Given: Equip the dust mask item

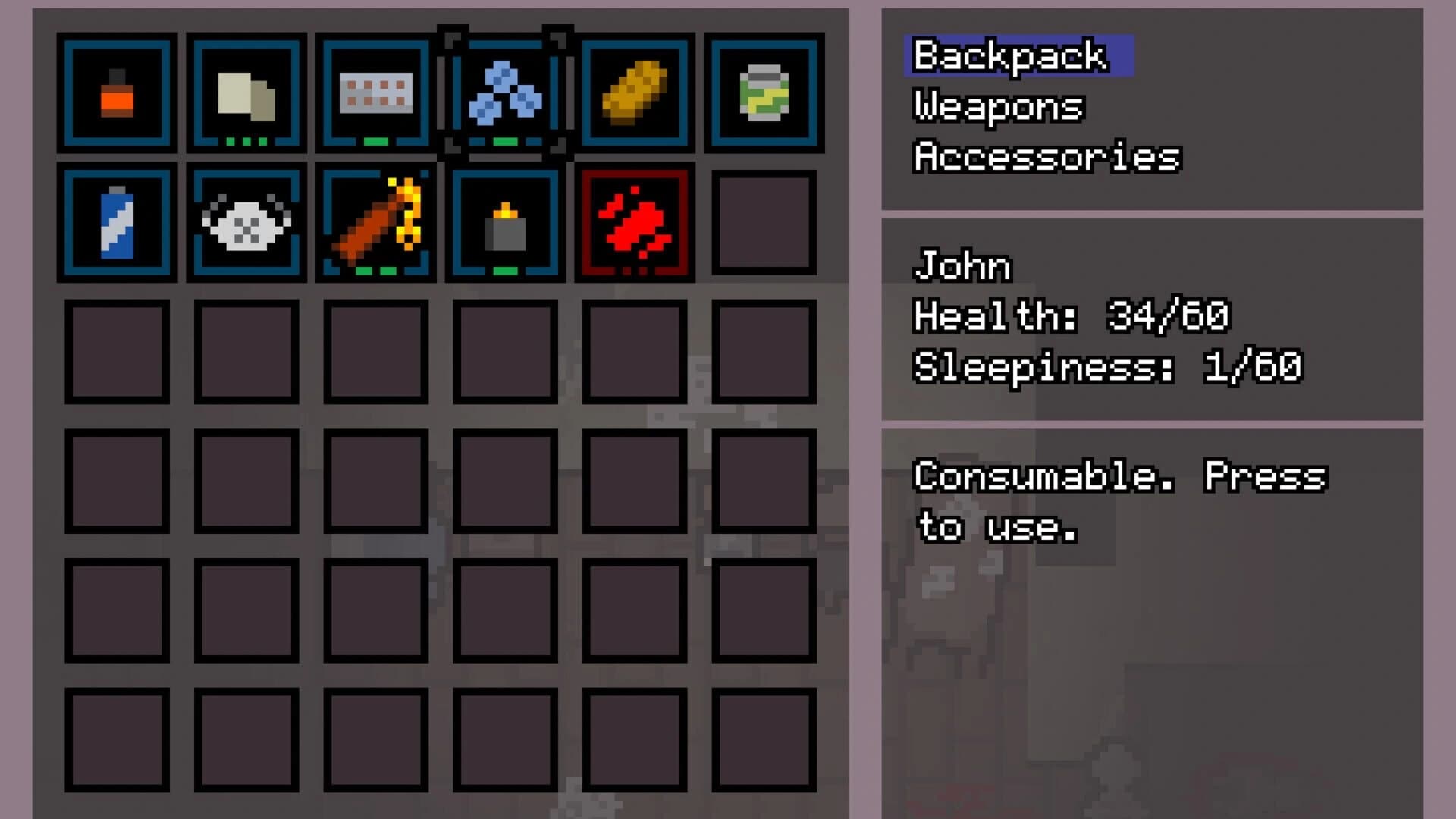Looking at the screenshot, I should [x=246, y=224].
